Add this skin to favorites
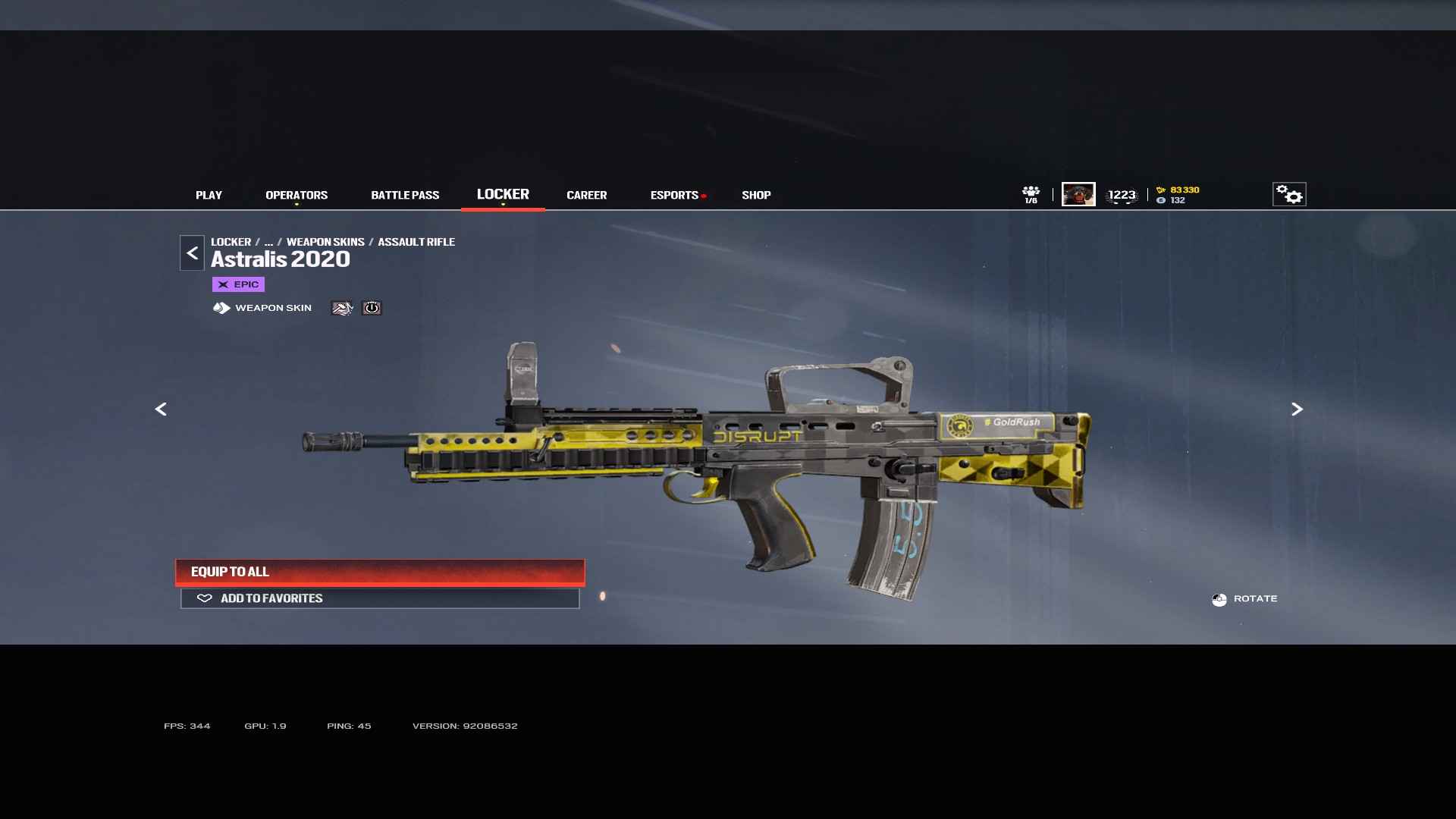This screenshot has height=819, width=1456. (x=380, y=598)
